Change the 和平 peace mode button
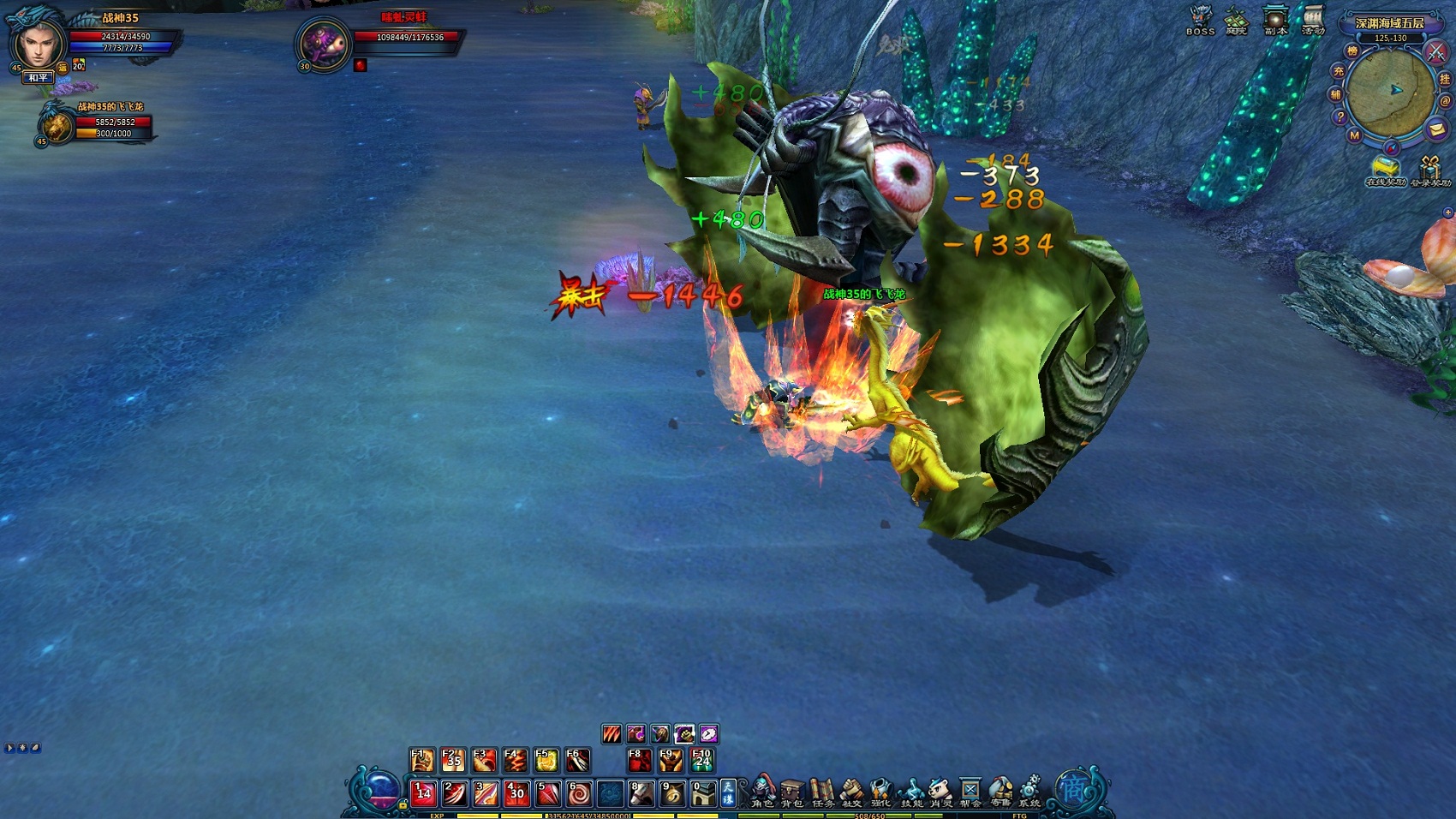1456x819 pixels. click(x=39, y=78)
